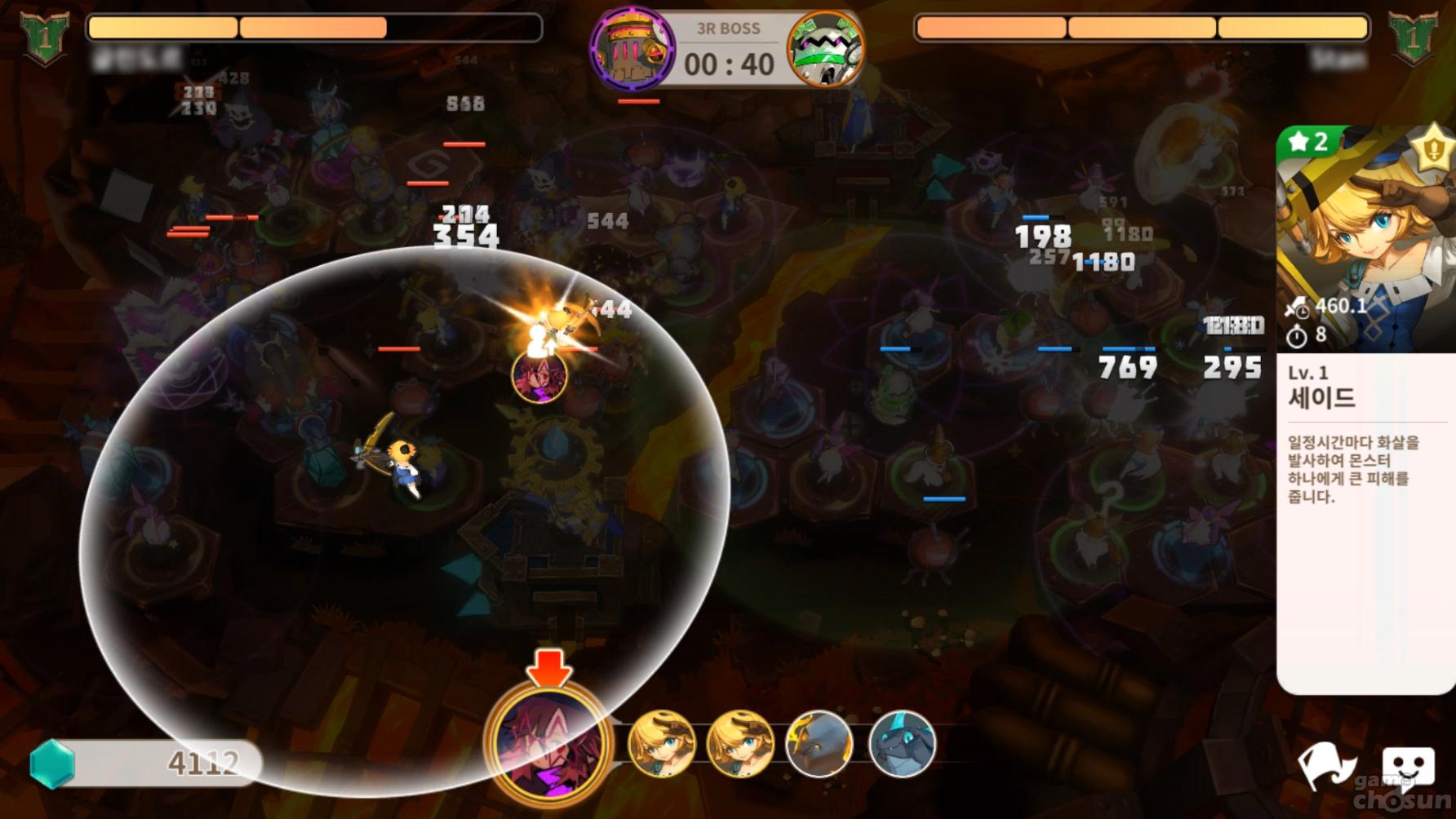Tap the left boss portrait beside timer

coord(633,49)
